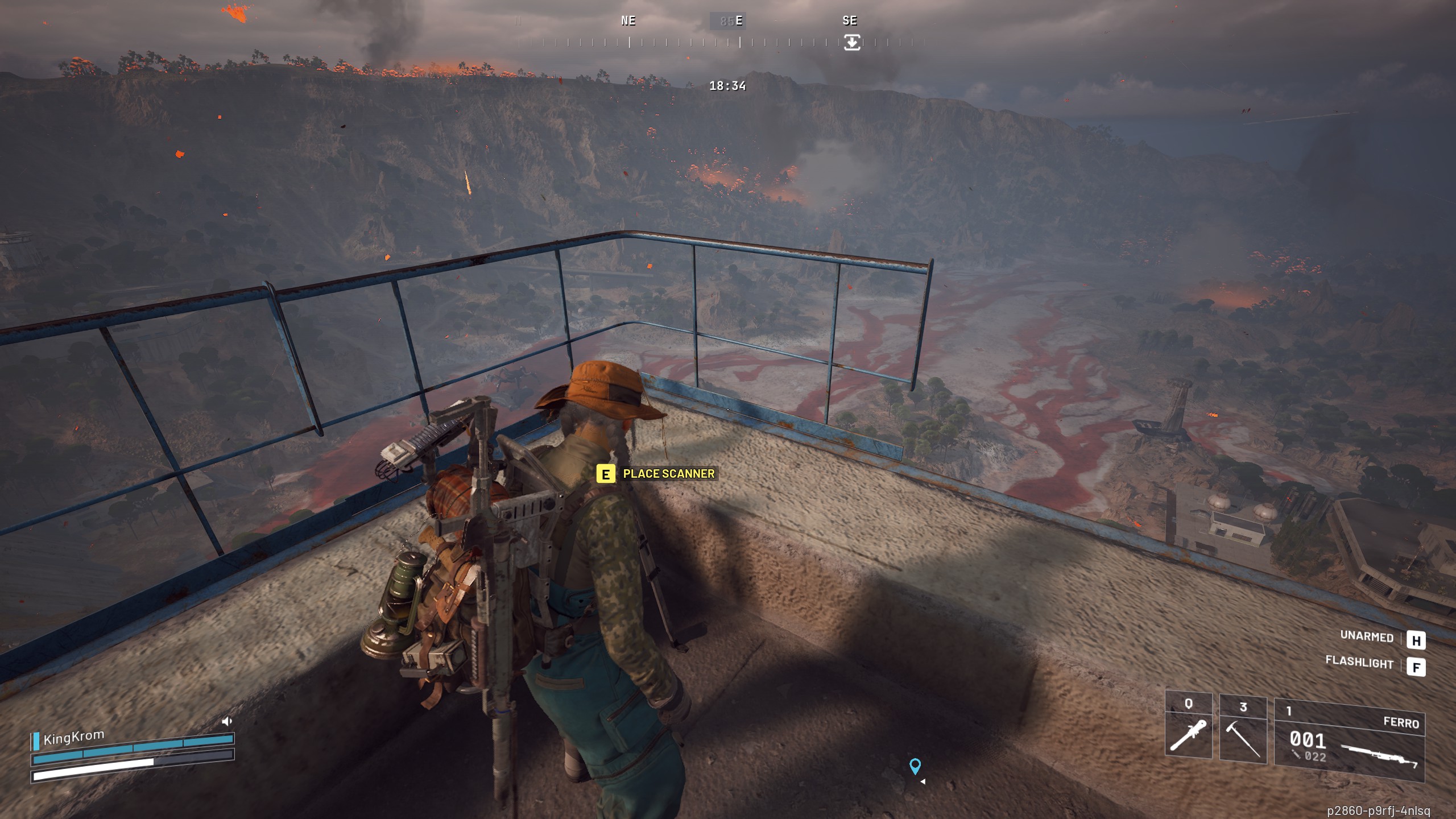The image size is (1456, 819).
Task: Select the NE marker on the compass bar
Action: pyautogui.click(x=628, y=21)
